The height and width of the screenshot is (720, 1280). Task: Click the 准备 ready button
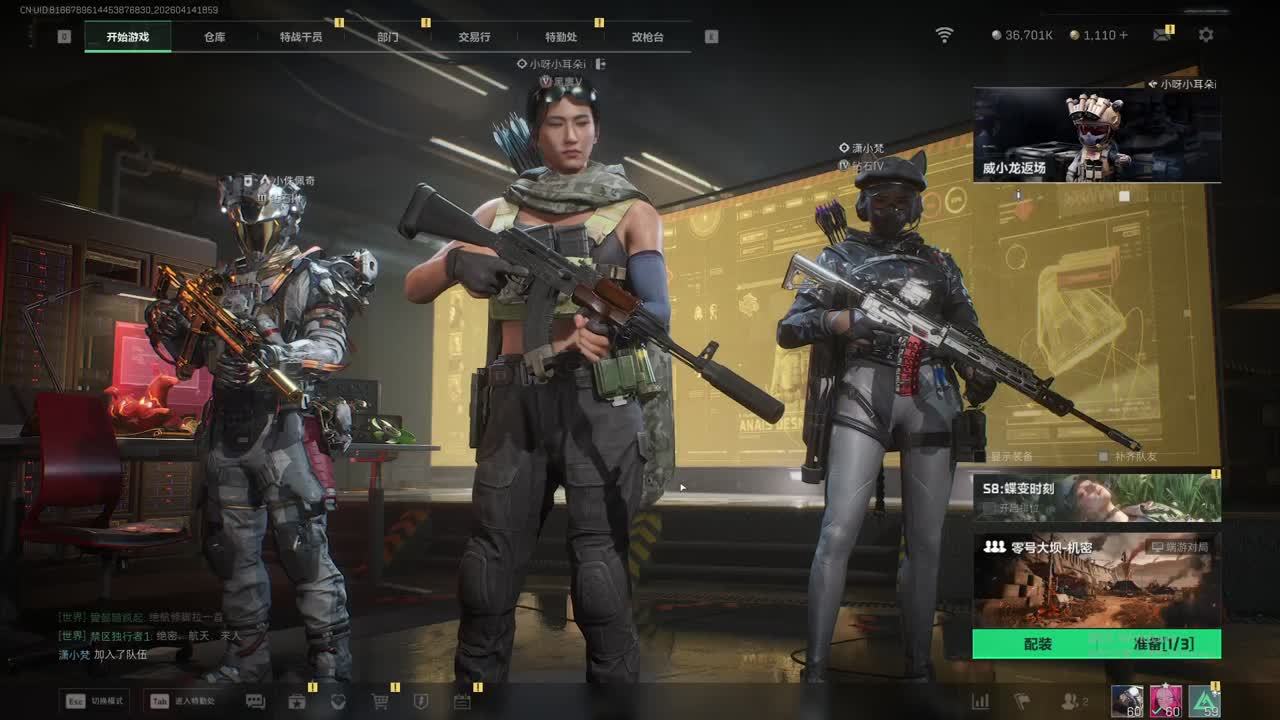(x=1162, y=644)
